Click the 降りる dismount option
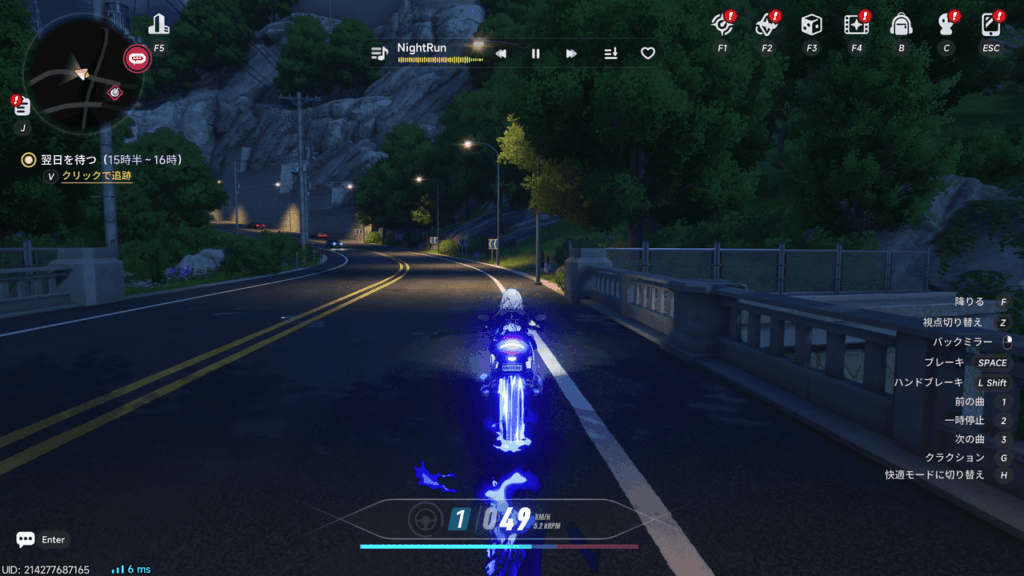 970,301
